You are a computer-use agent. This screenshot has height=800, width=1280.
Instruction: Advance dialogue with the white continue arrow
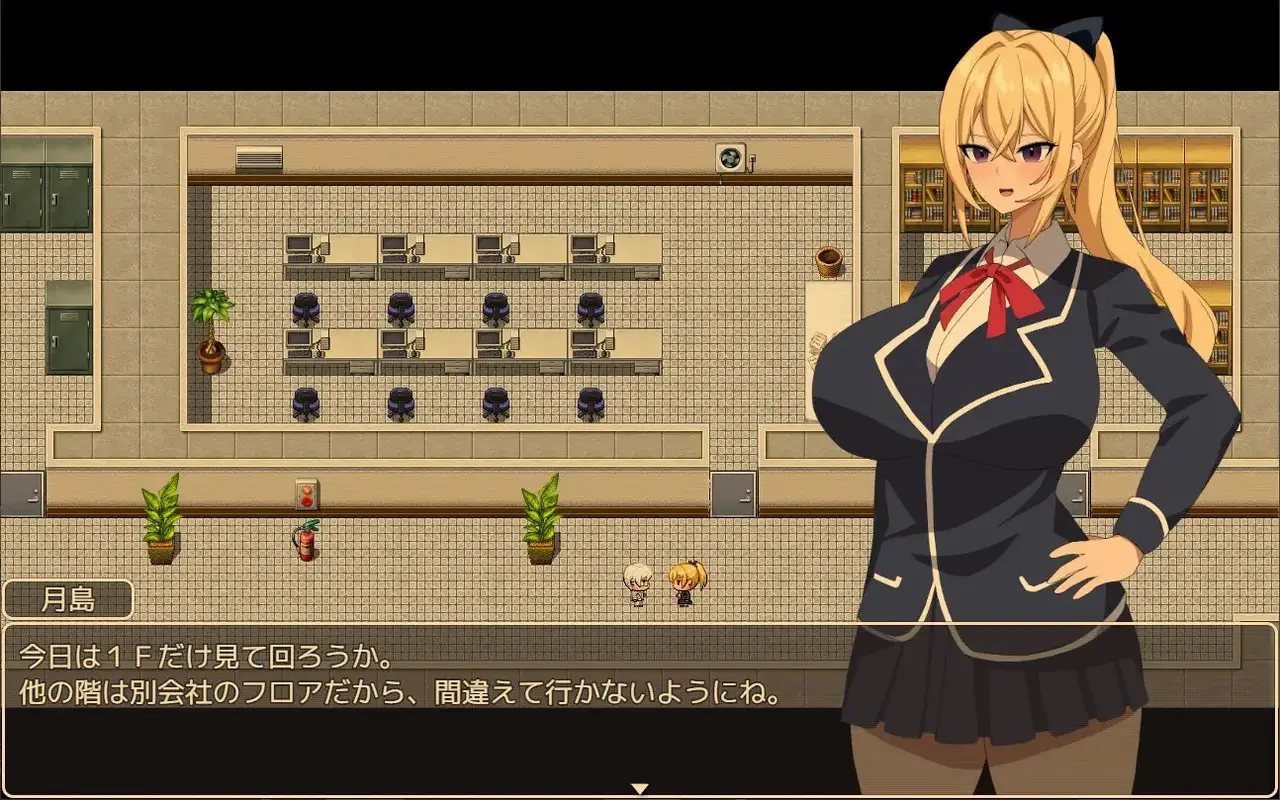640,788
